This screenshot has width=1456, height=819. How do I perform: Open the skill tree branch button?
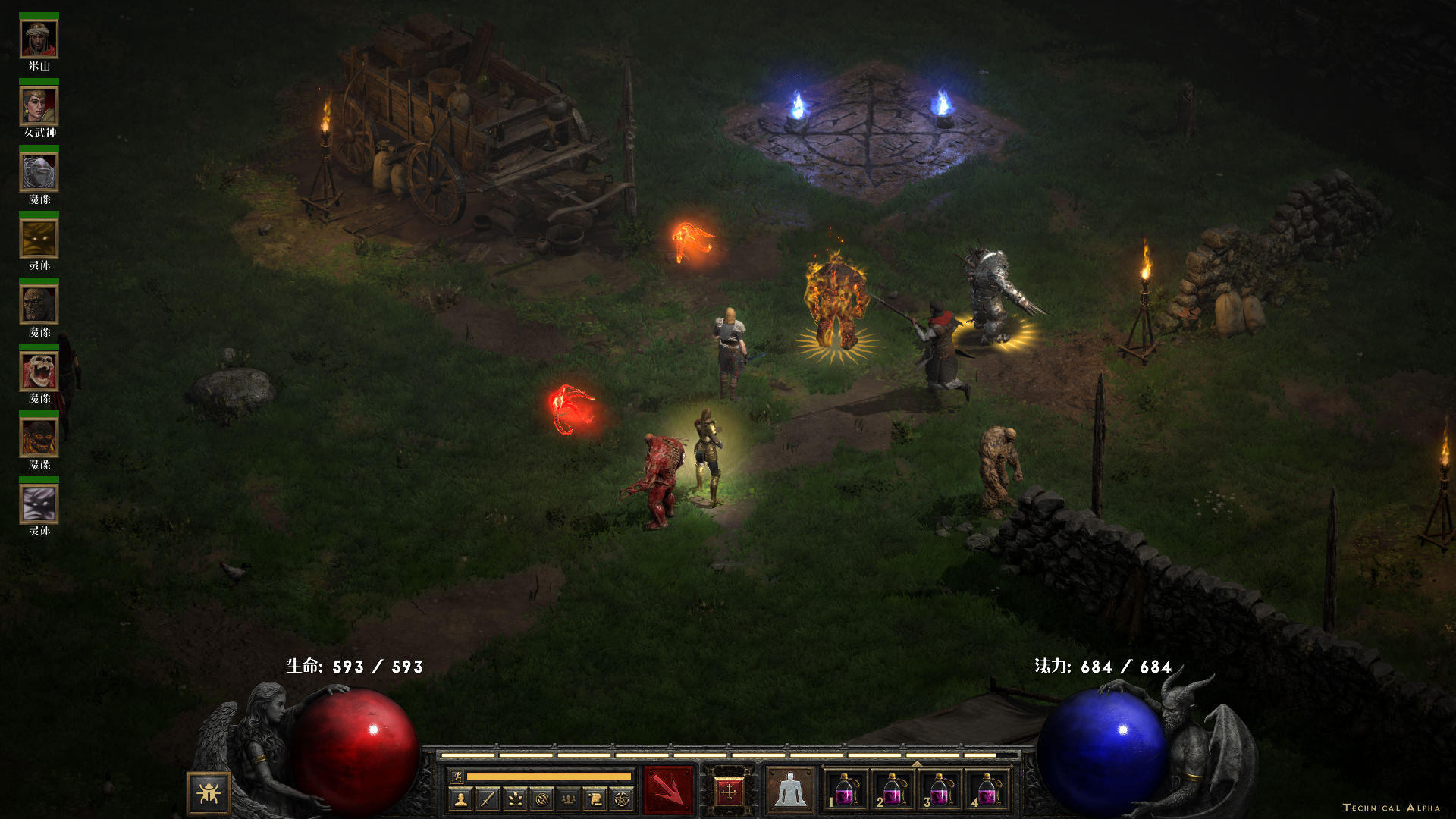(515, 799)
